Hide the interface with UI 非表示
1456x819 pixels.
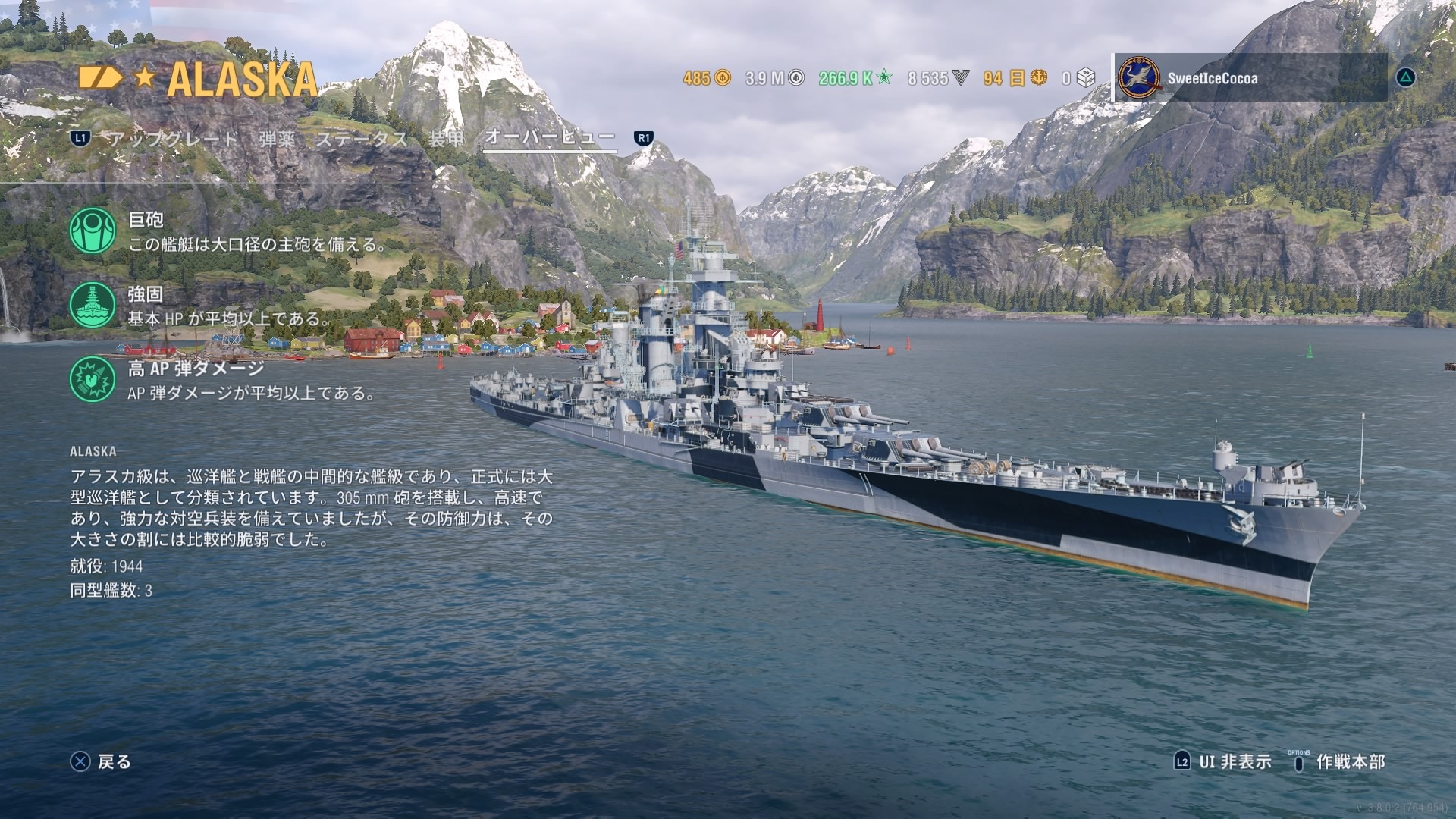(1222, 761)
